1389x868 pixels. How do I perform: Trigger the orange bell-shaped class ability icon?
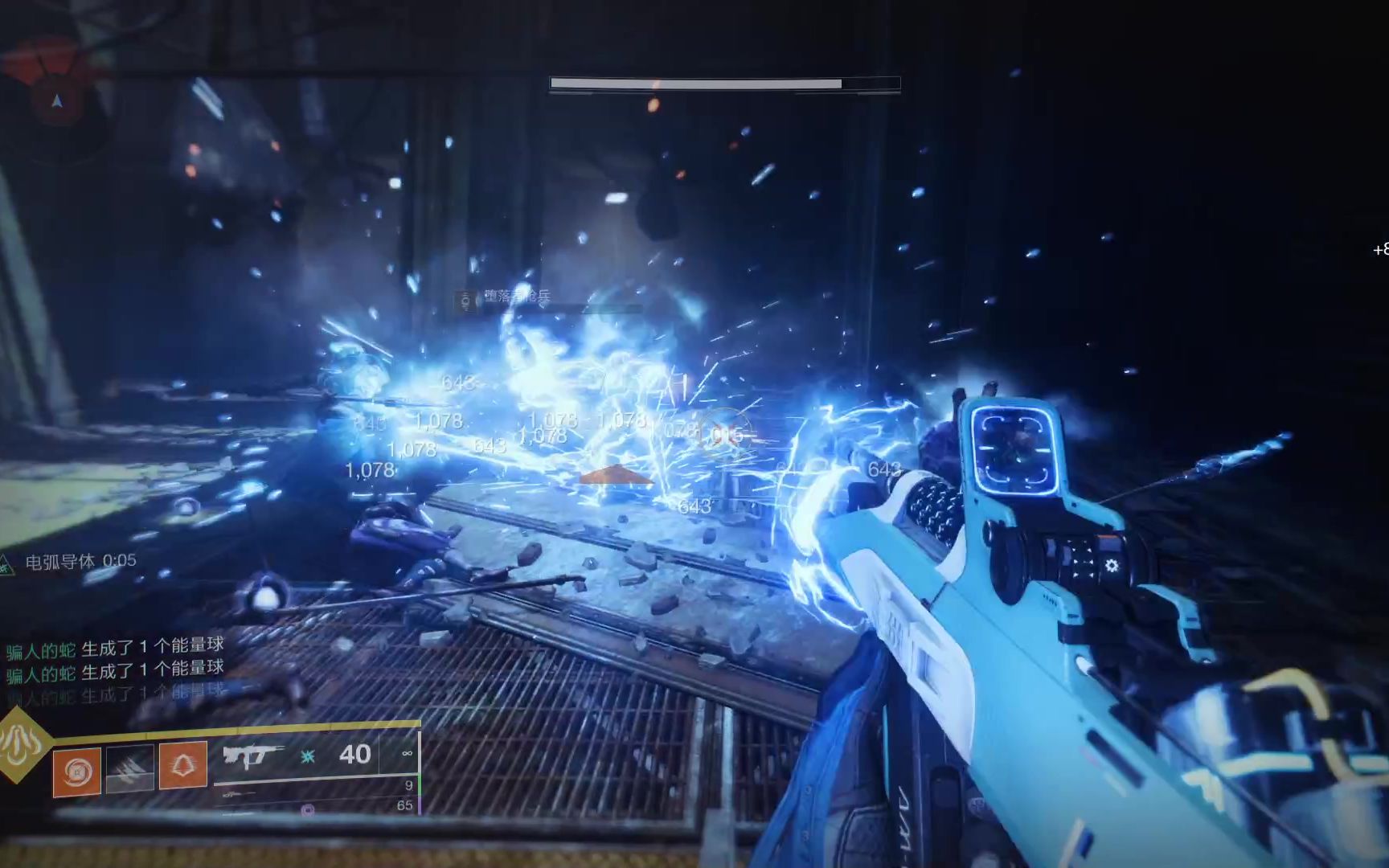[183, 764]
